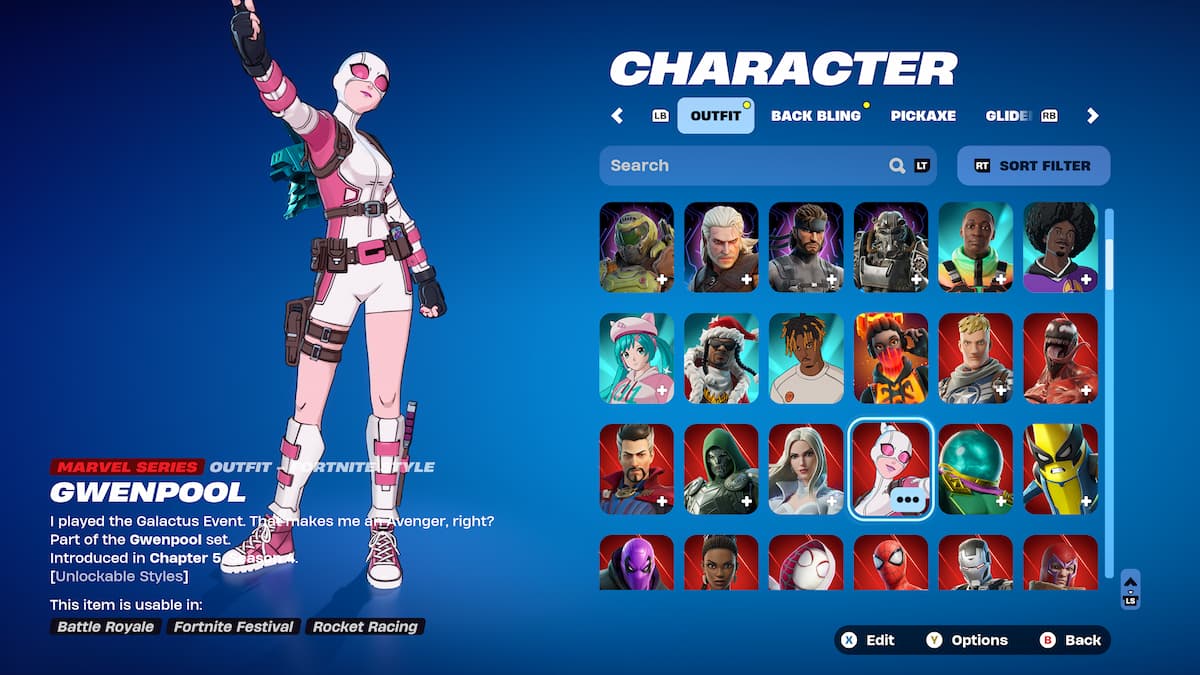Switch to the Back Bling tab
The width and height of the screenshot is (1200, 675).
815,116
